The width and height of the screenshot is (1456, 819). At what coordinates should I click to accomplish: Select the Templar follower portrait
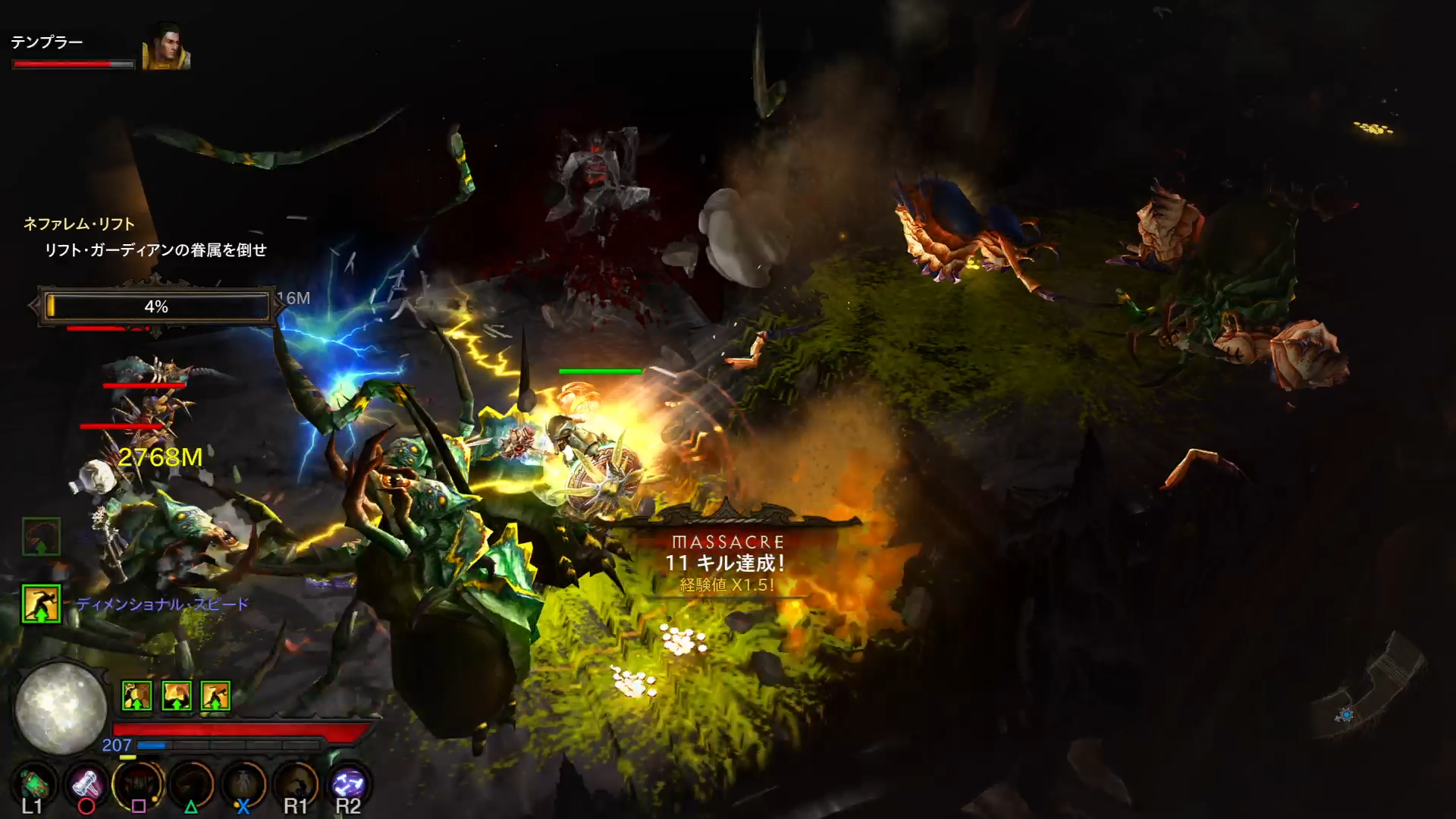coord(165,49)
